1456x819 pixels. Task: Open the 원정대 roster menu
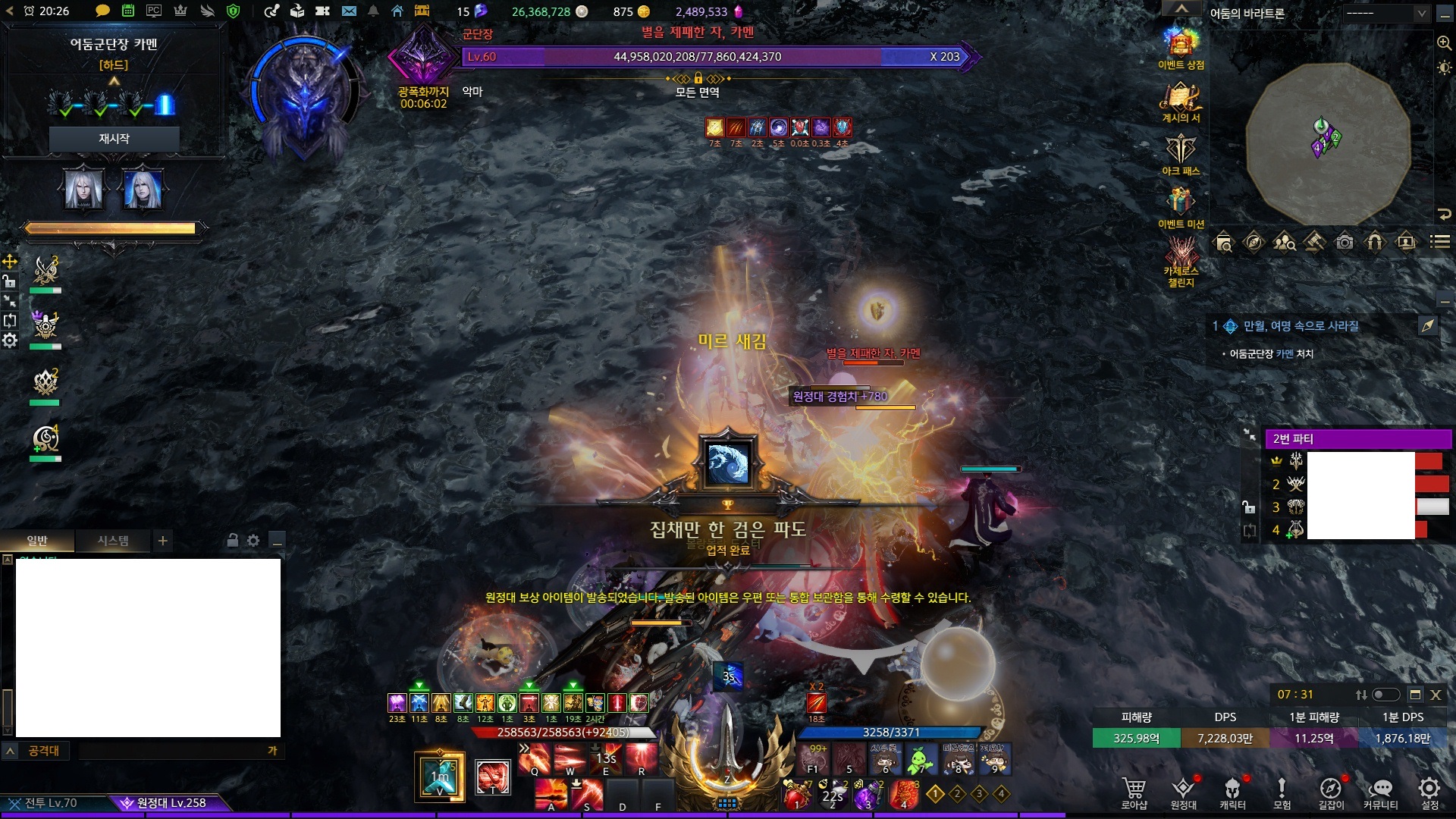[x=1183, y=792]
